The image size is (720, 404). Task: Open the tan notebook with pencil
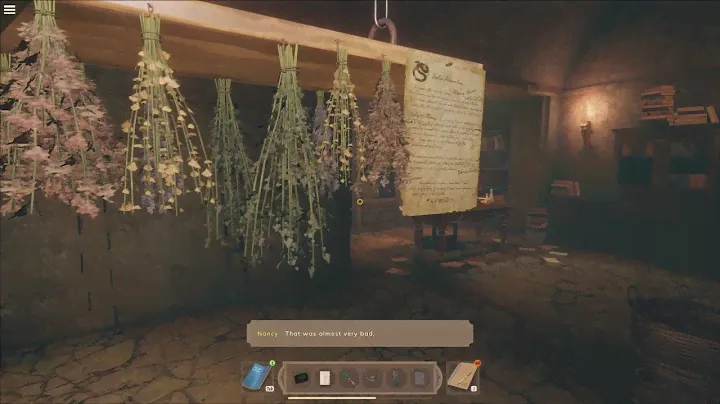point(462,376)
